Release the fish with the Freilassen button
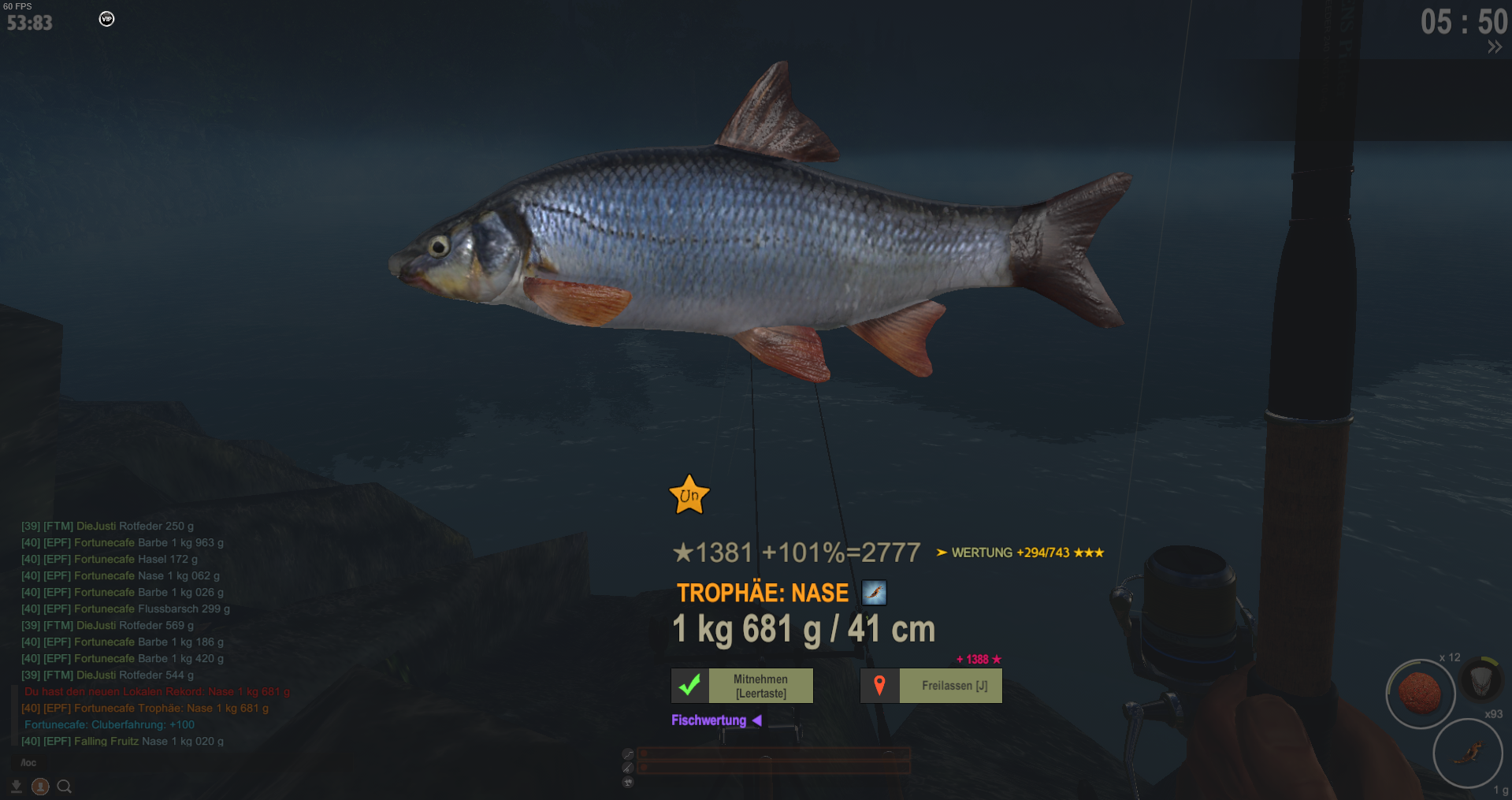Screen dimensions: 1512x800 pyautogui.click(x=931, y=686)
